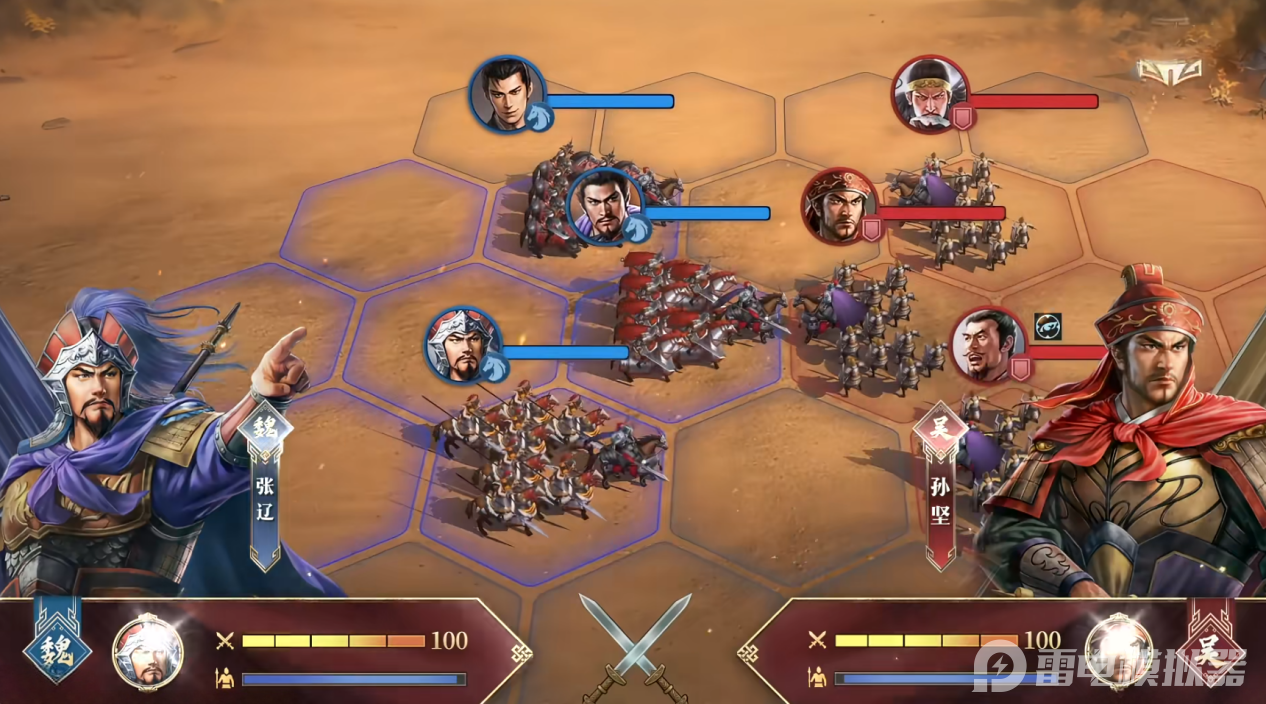Choose the helmeted Wei general portrait

(462, 344)
